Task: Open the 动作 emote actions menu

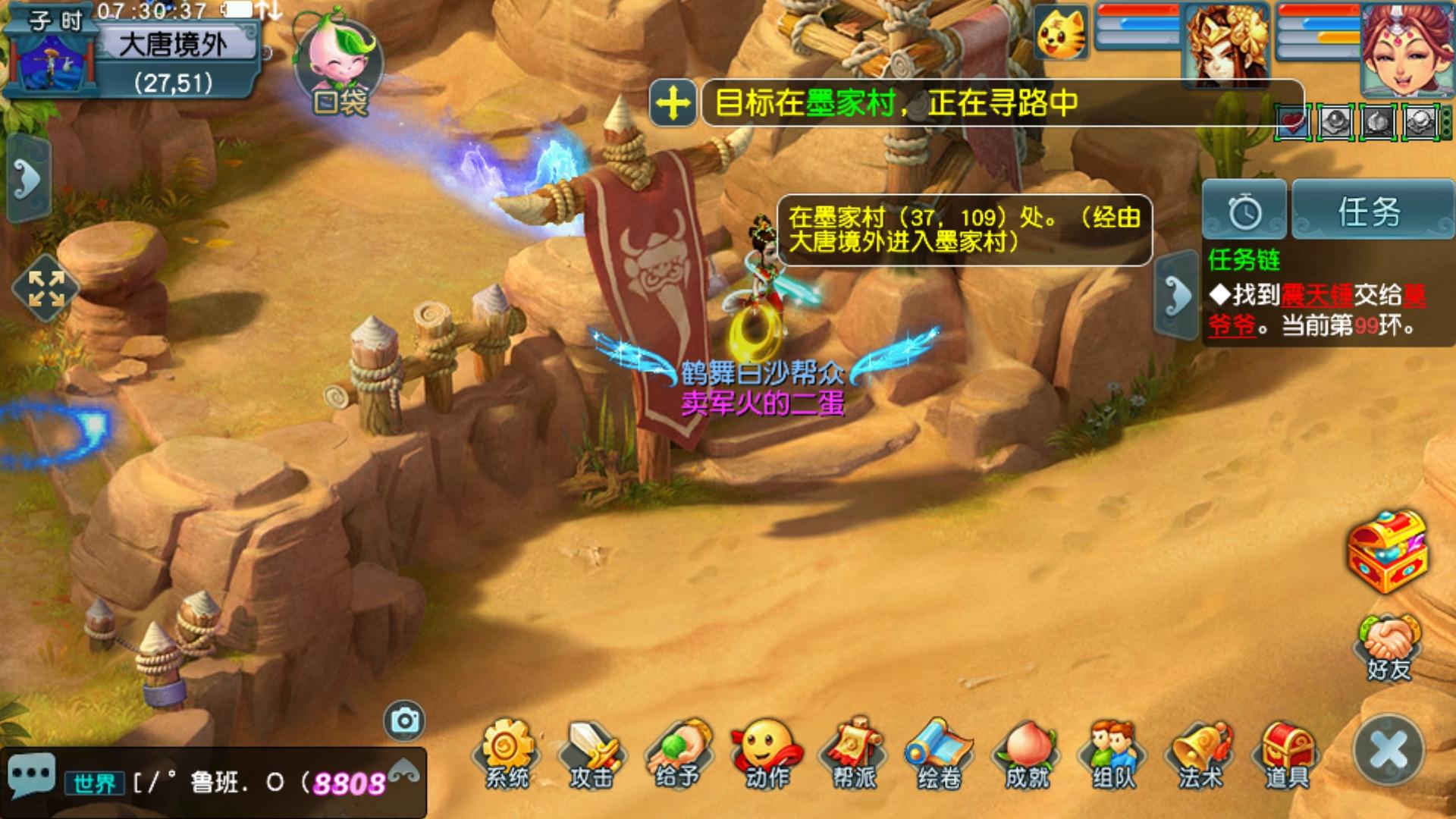Action: (766, 752)
